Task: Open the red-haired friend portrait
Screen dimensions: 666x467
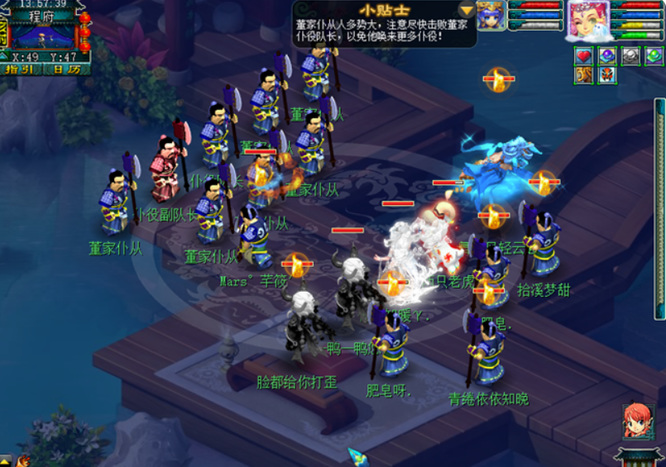Action: point(636,418)
